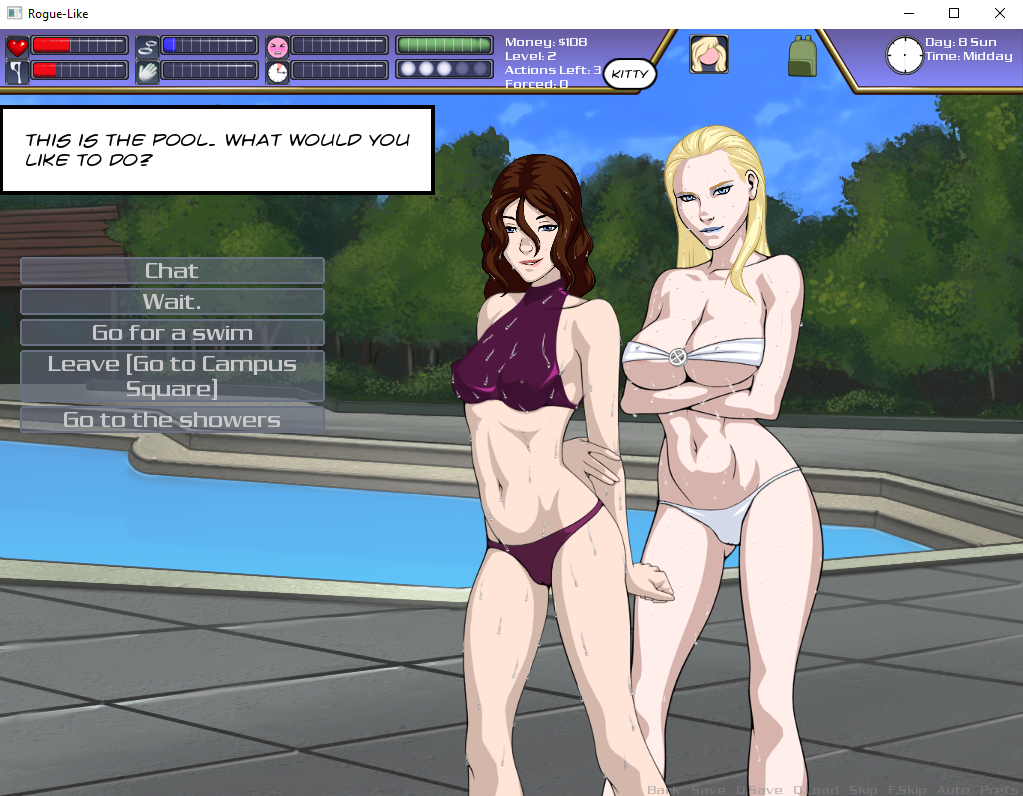Image resolution: width=1023 pixels, height=796 pixels.
Task: Click the Kitty speech bubble
Action: click(x=630, y=74)
